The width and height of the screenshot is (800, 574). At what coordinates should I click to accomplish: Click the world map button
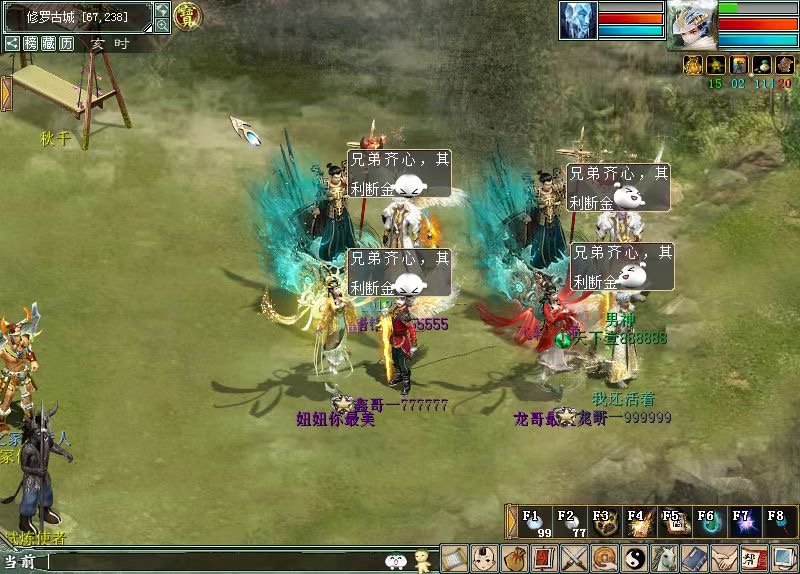pyautogui.click(x=162, y=10)
